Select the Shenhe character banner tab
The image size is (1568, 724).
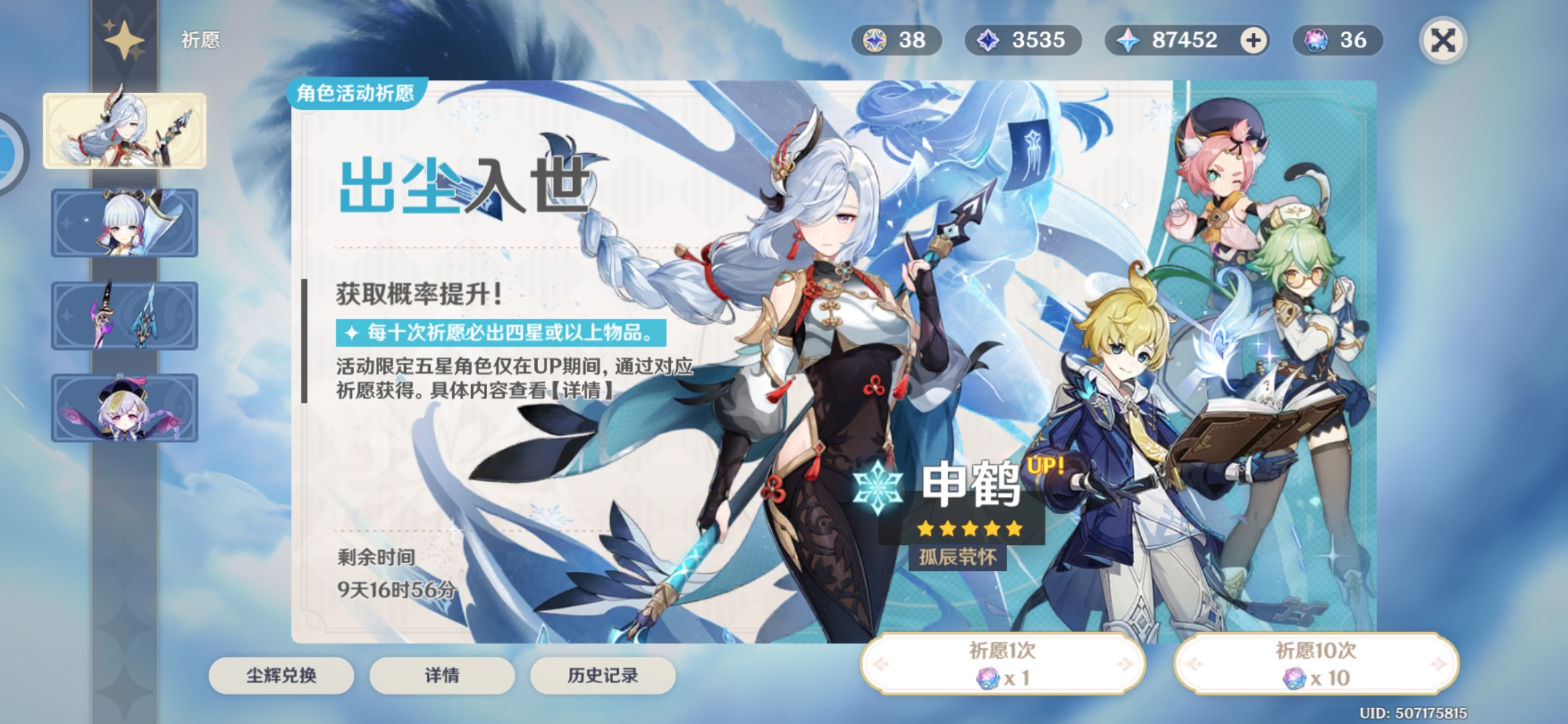tap(125, 131)
